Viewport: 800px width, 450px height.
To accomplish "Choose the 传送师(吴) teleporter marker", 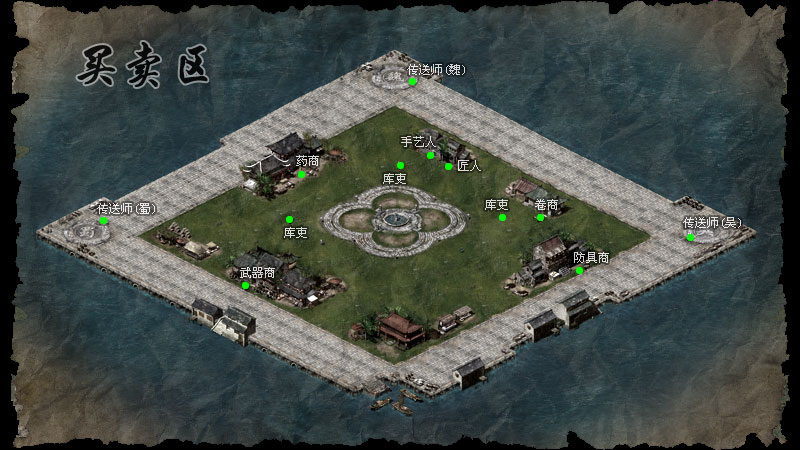I will tap(690, 237).
